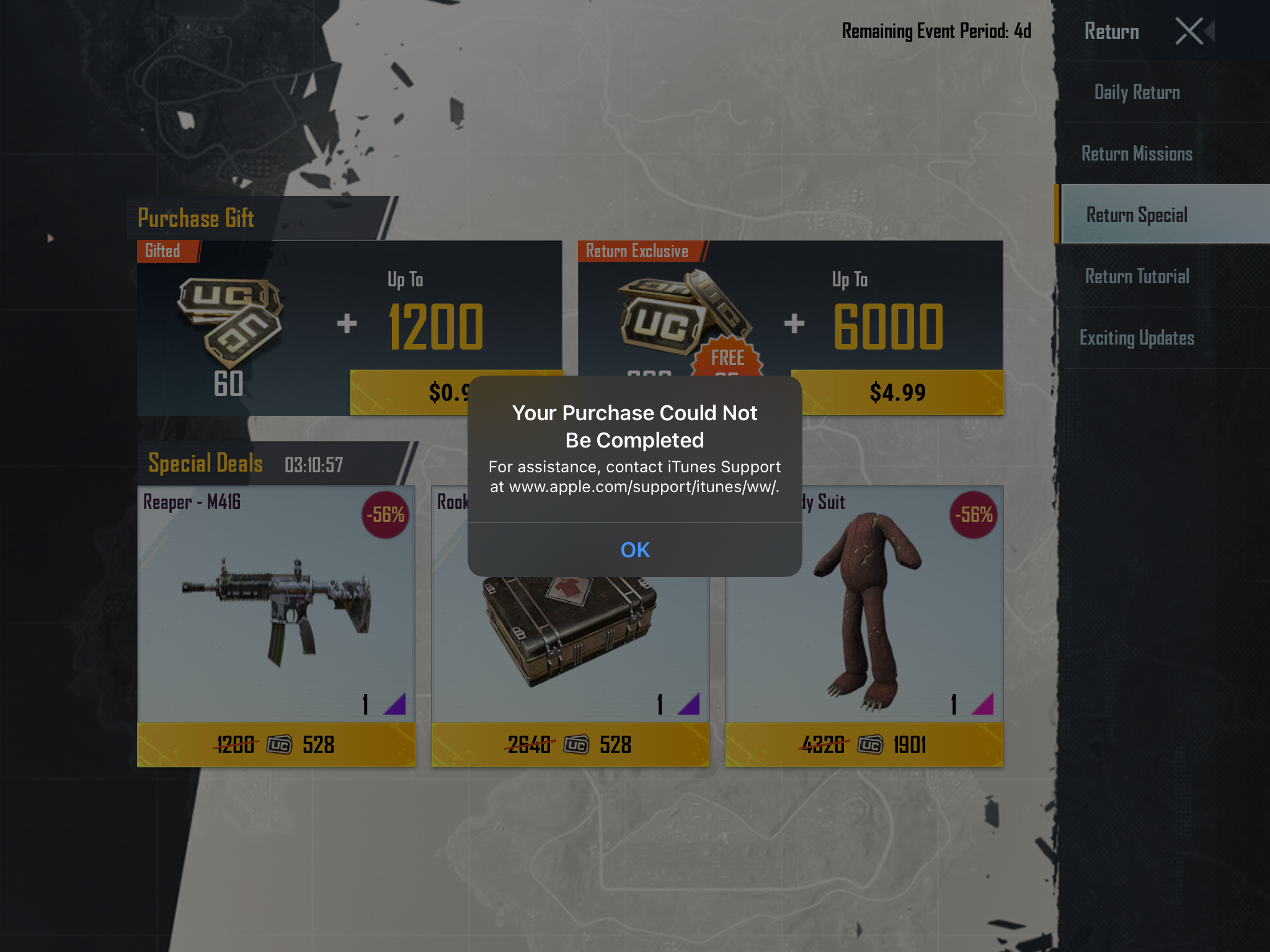The height and width of the screenshot is (952, 1270).
Task: Show the Exciting Updates tab
Action: [1137, 338]
